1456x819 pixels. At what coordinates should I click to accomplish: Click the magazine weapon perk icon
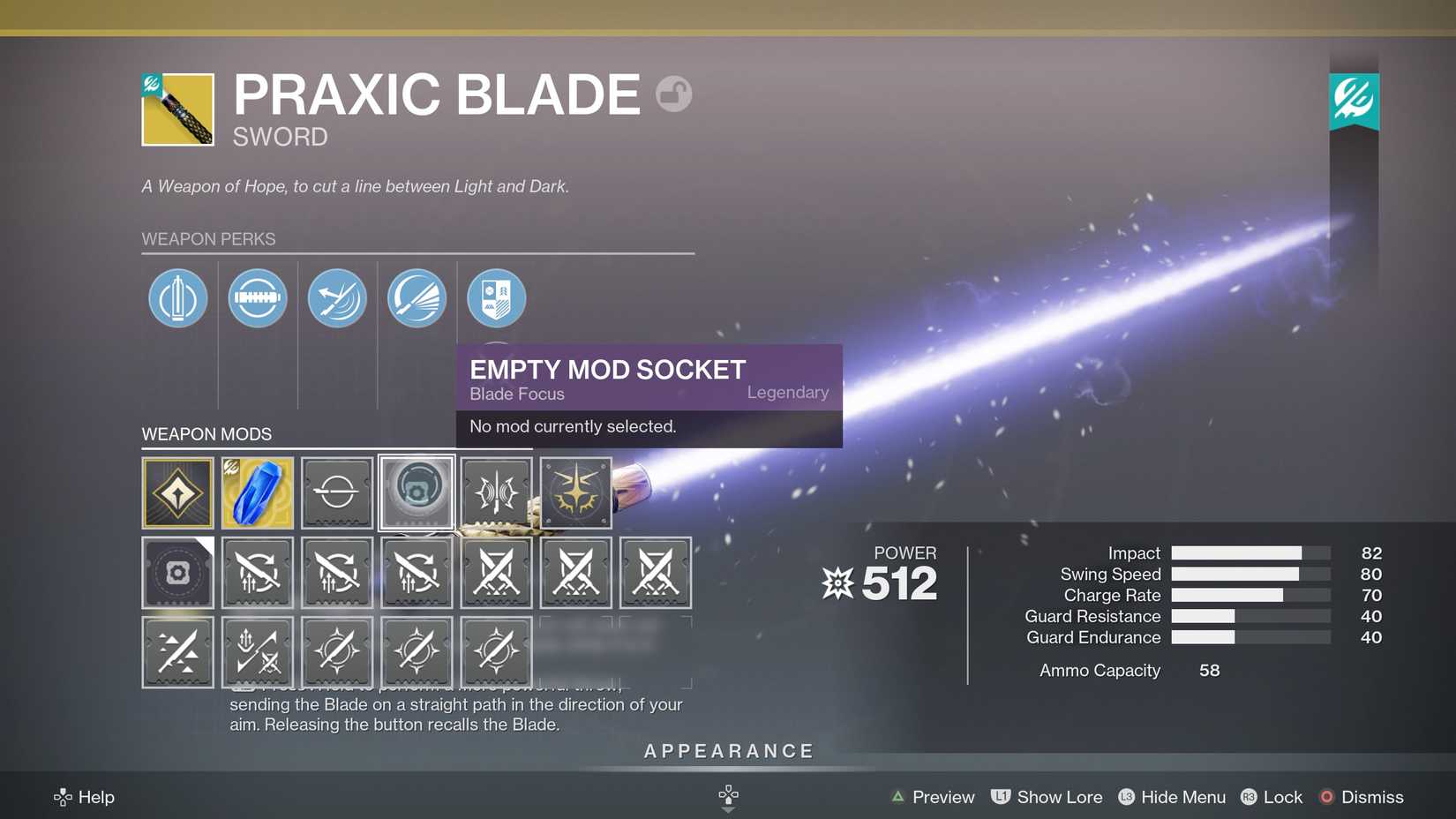click(x=257, y=298)
